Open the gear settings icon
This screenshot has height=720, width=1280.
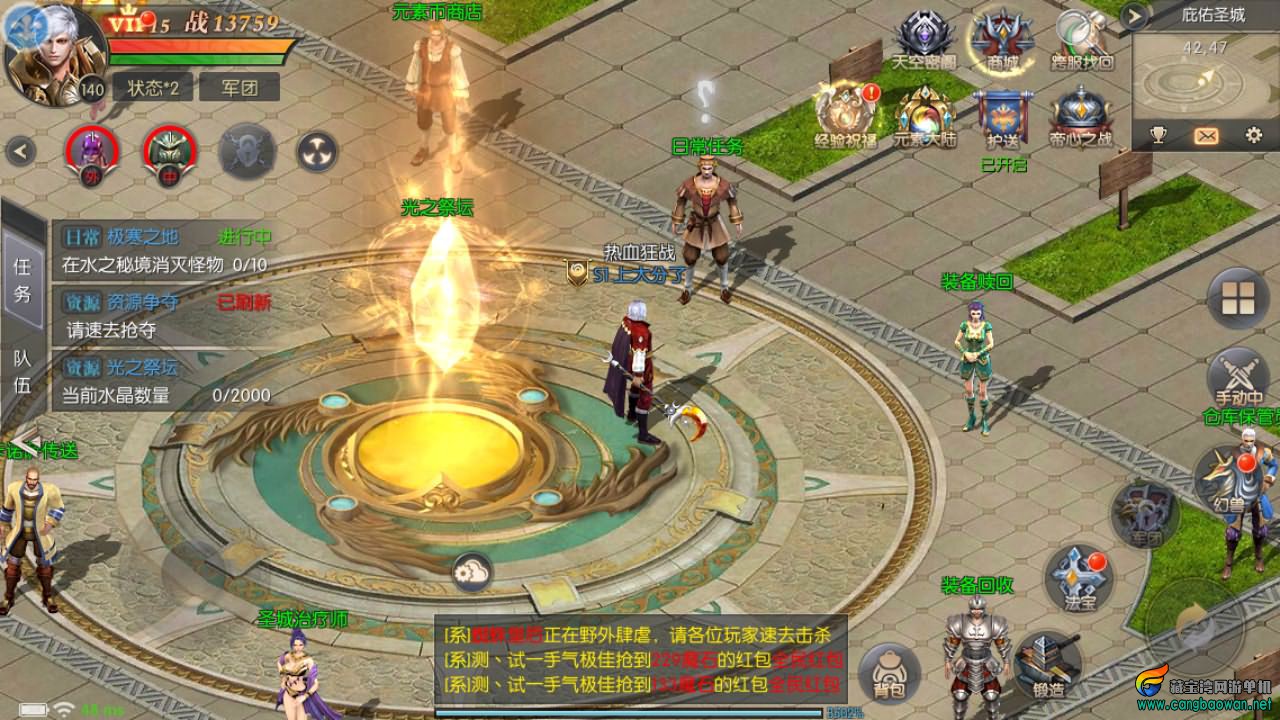click(x=1253, y=136)
